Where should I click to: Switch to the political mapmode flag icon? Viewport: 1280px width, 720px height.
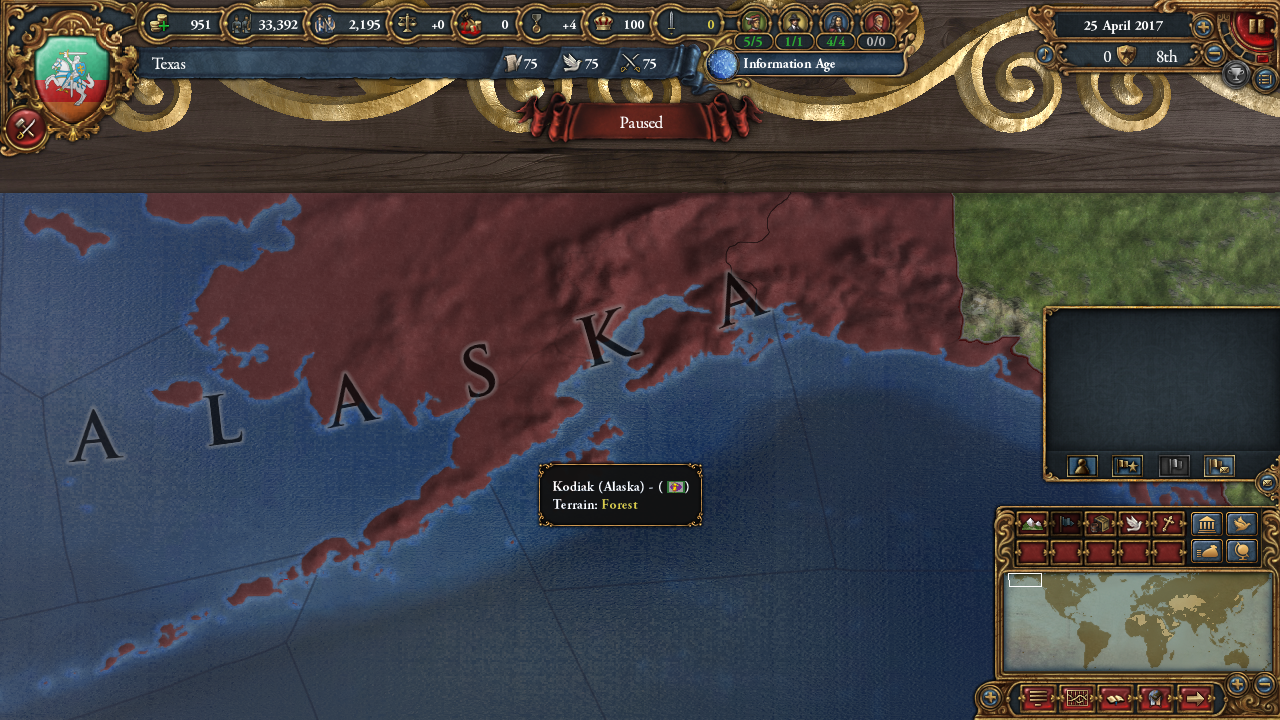click(x=1066, y=523)
